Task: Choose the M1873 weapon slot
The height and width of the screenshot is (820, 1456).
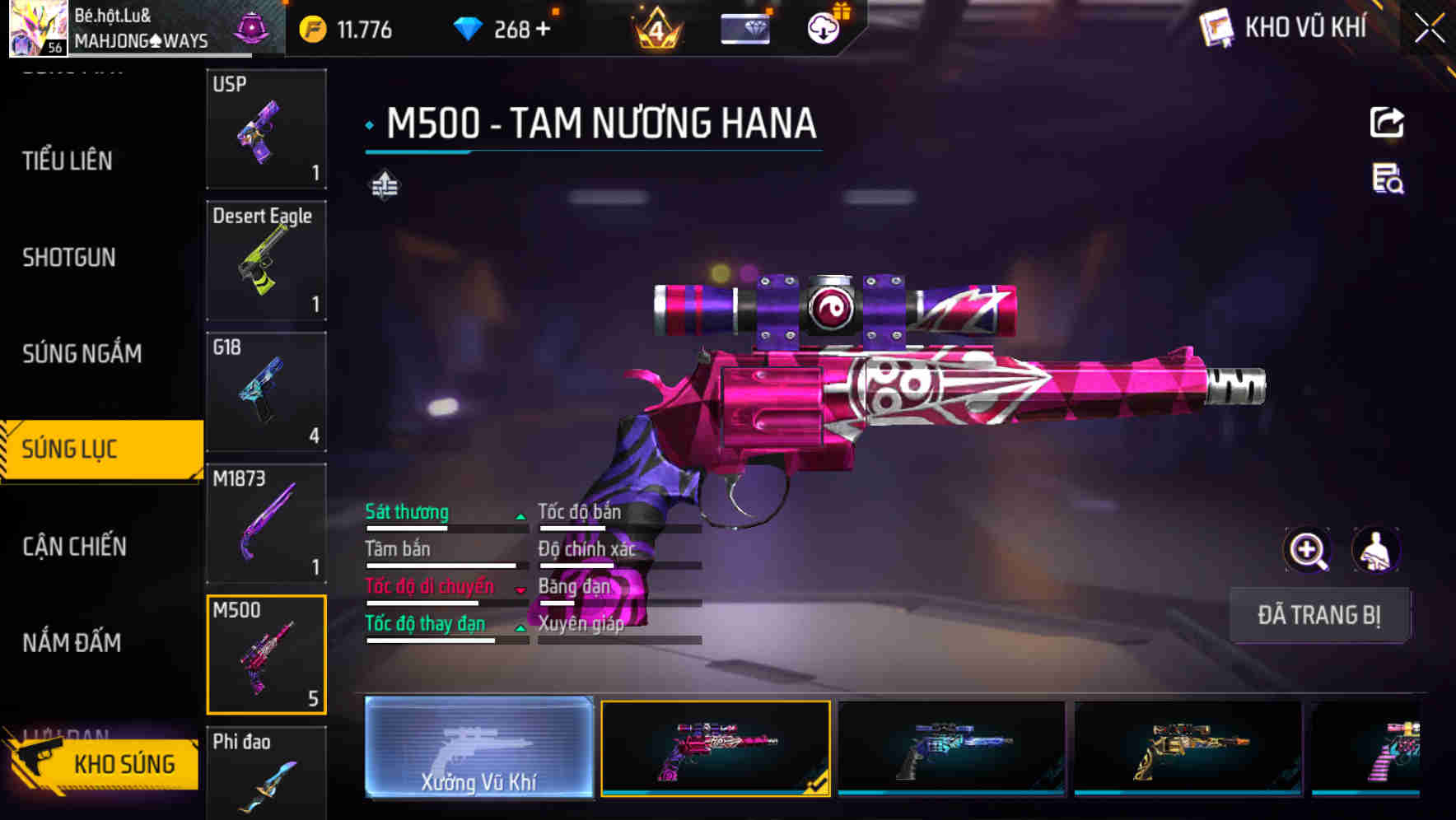Action: click(x=266, y=523)
